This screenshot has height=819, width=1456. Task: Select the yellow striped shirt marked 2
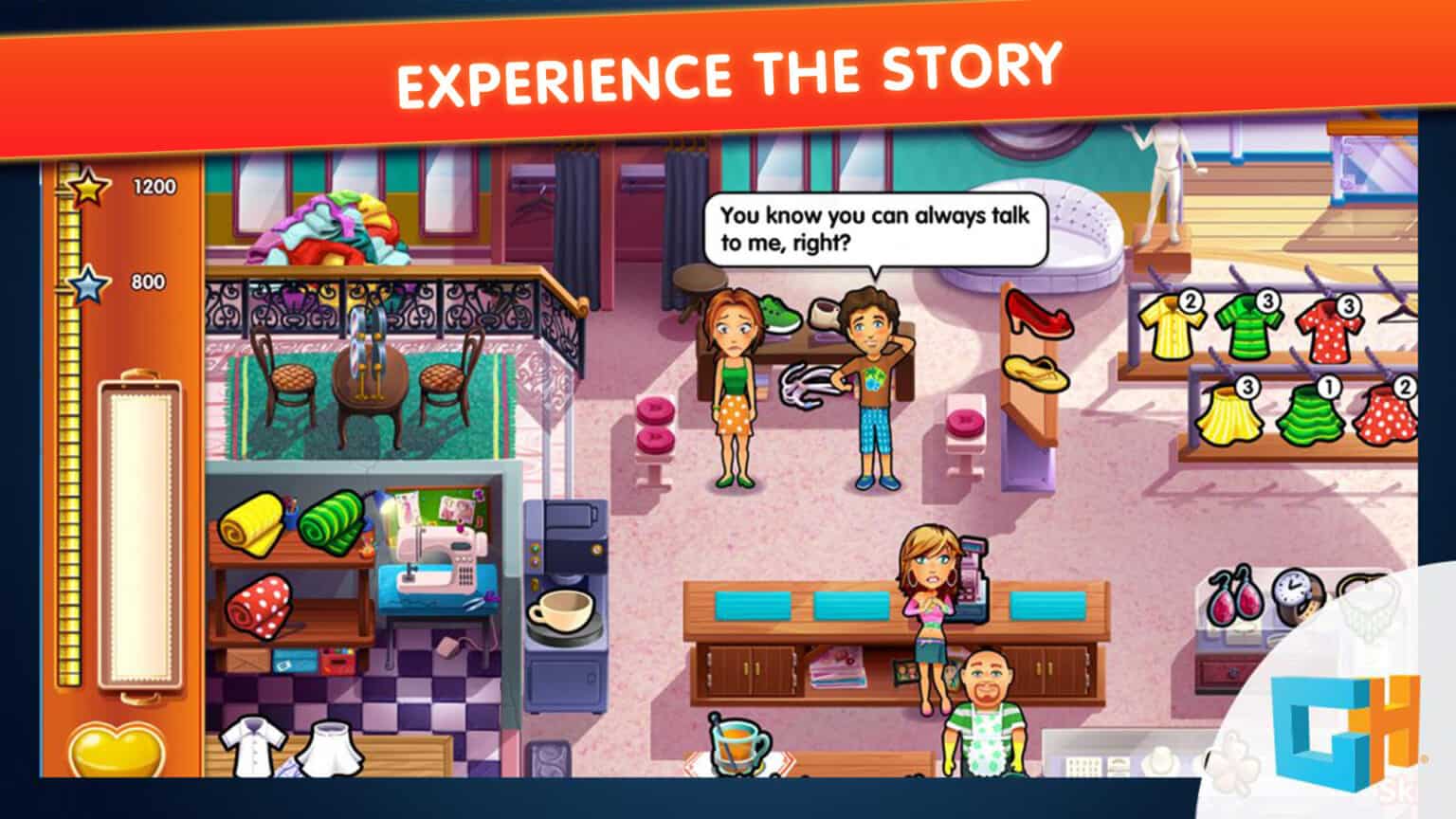(x=1172, y=329)
